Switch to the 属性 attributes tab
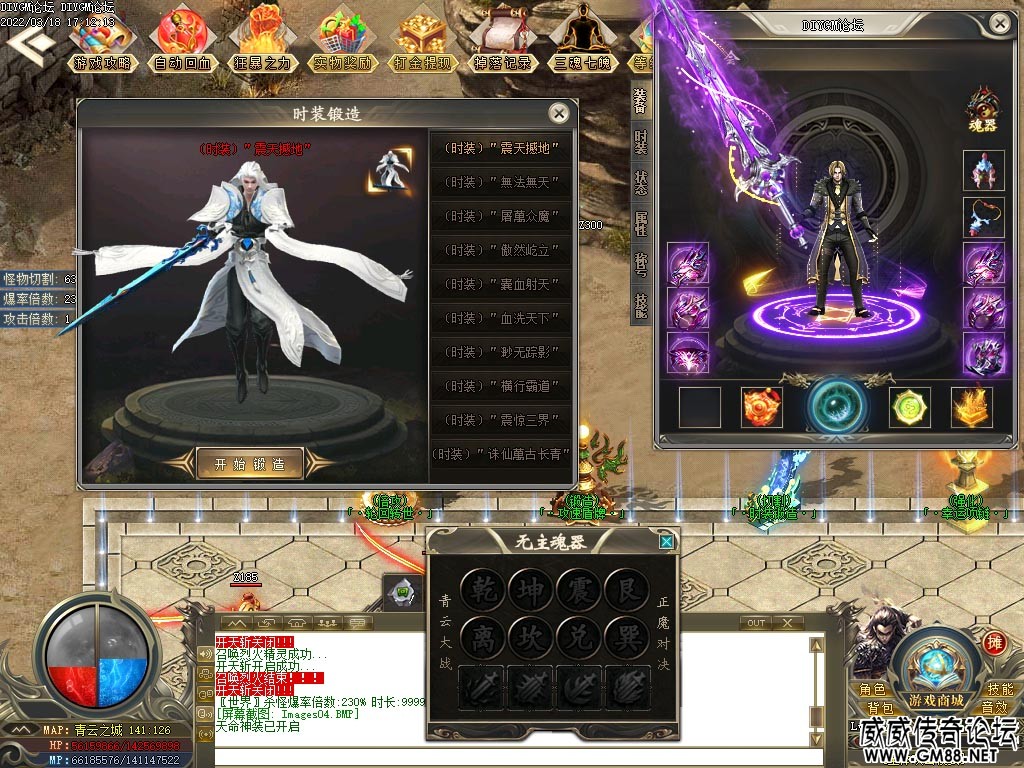 point(640,223)
